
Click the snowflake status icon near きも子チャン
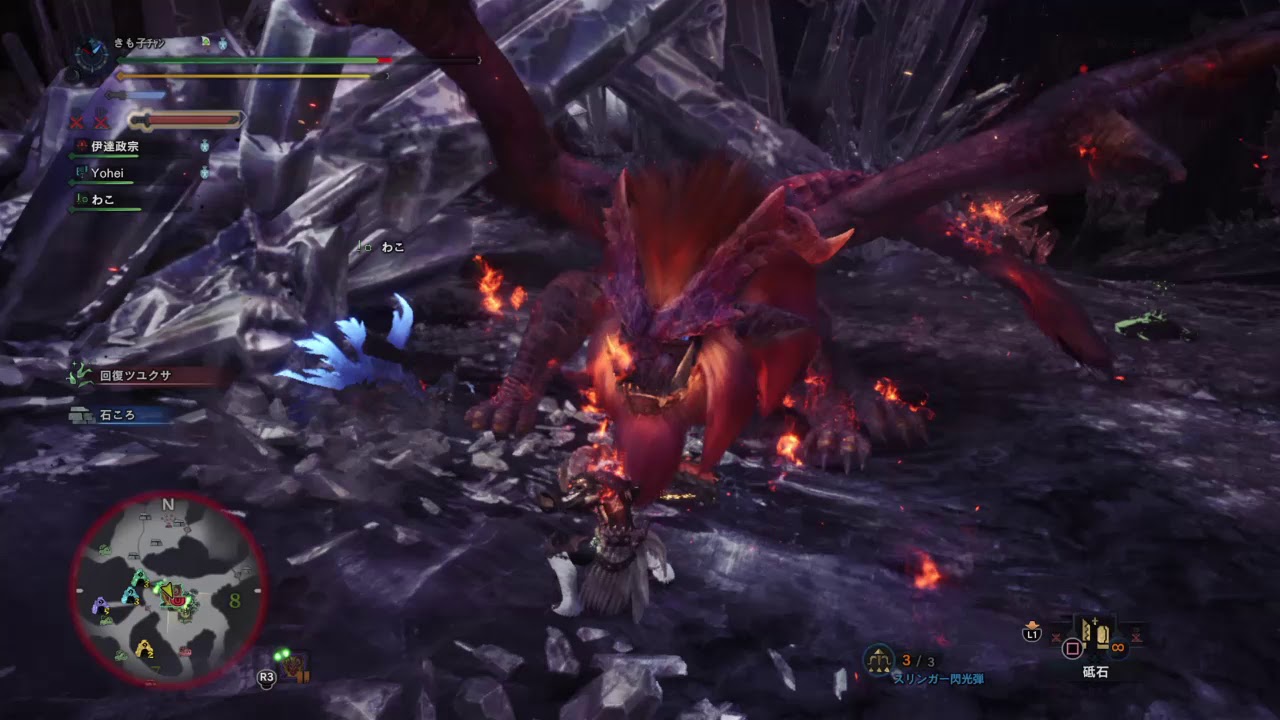pyautogui.click(x=222, y=43)
